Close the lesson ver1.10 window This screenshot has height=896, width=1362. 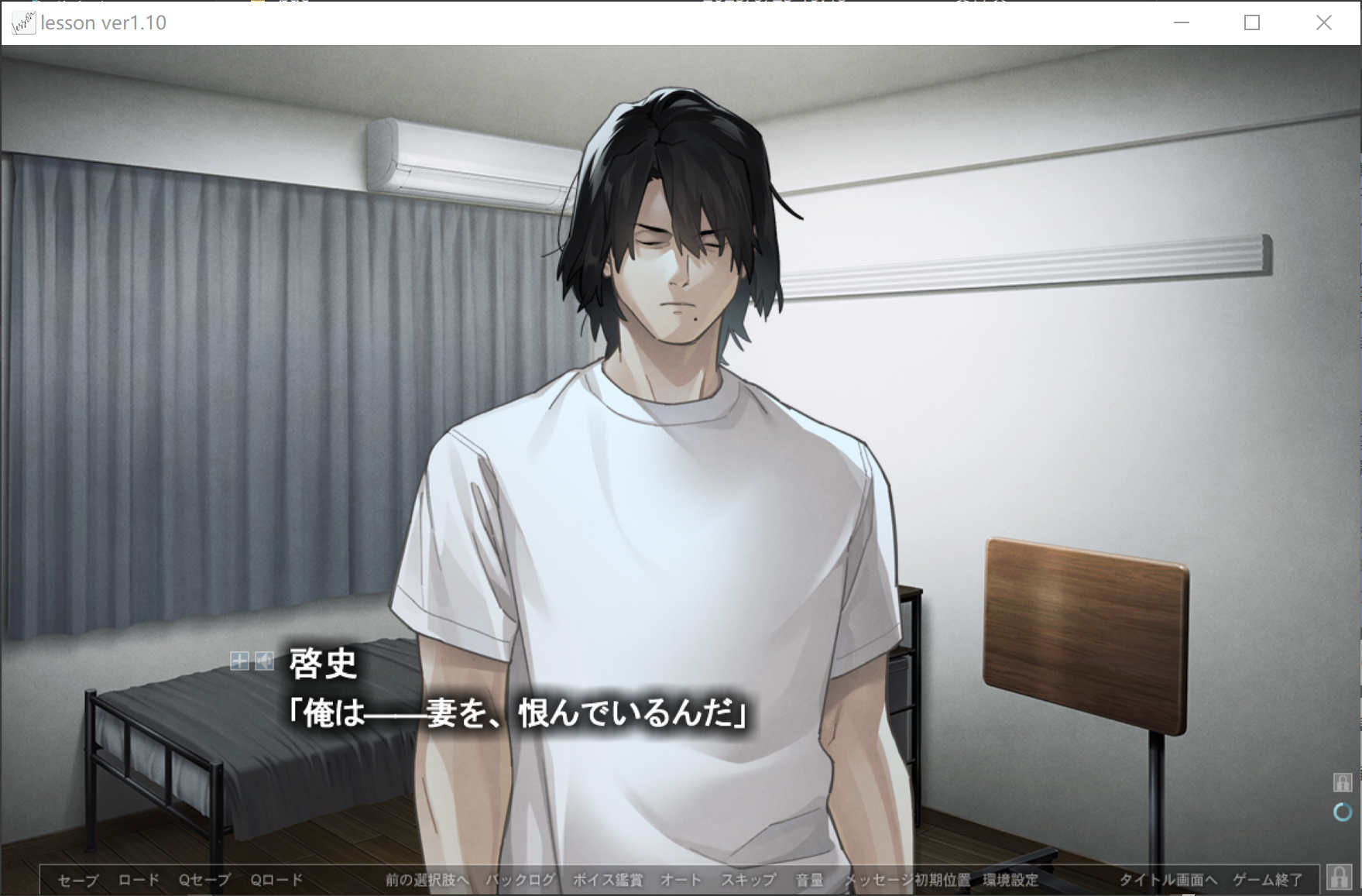click(1324, 22)
